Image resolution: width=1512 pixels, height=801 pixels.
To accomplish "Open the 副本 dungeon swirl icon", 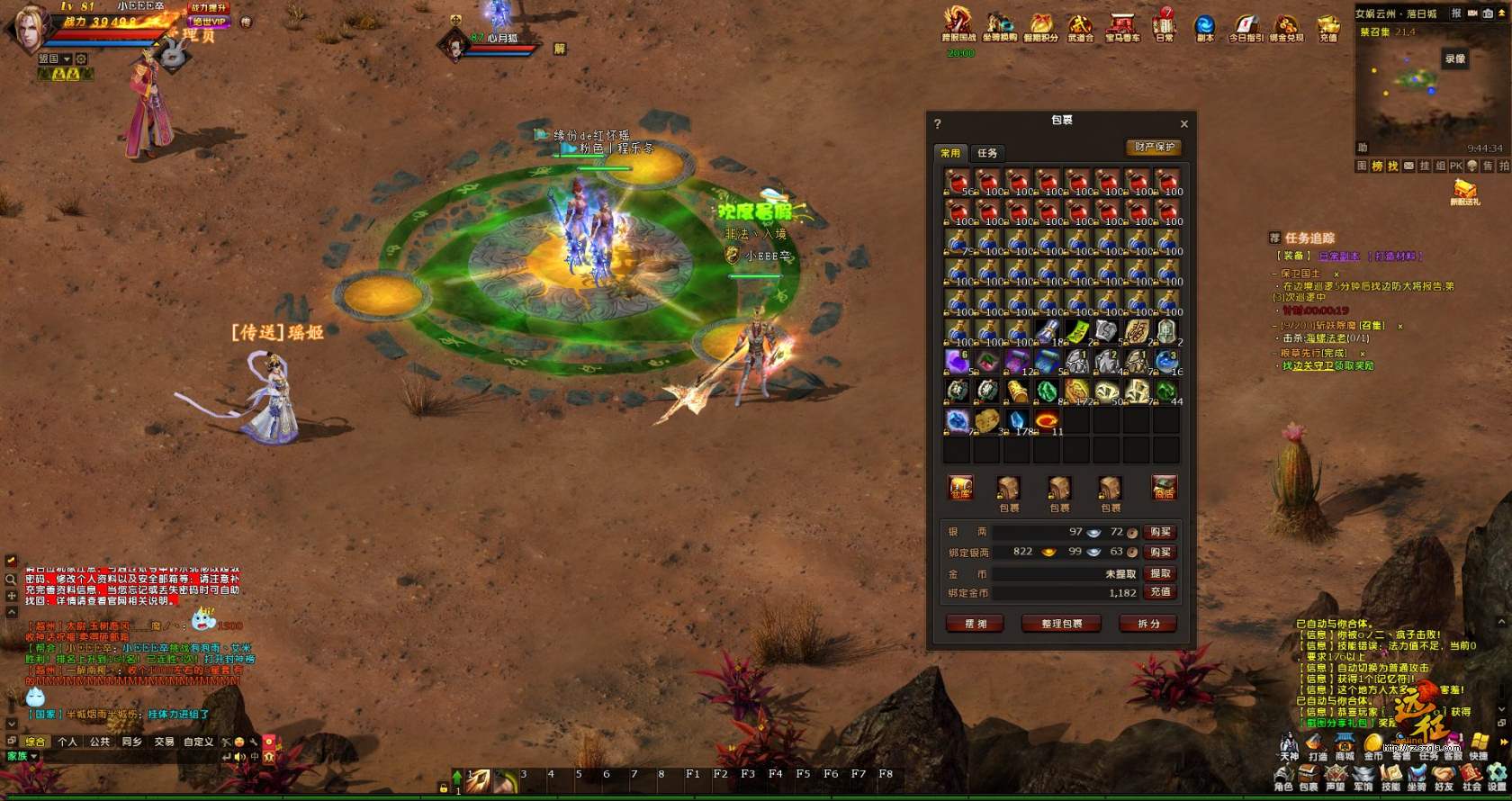I will pos(1204,25).
